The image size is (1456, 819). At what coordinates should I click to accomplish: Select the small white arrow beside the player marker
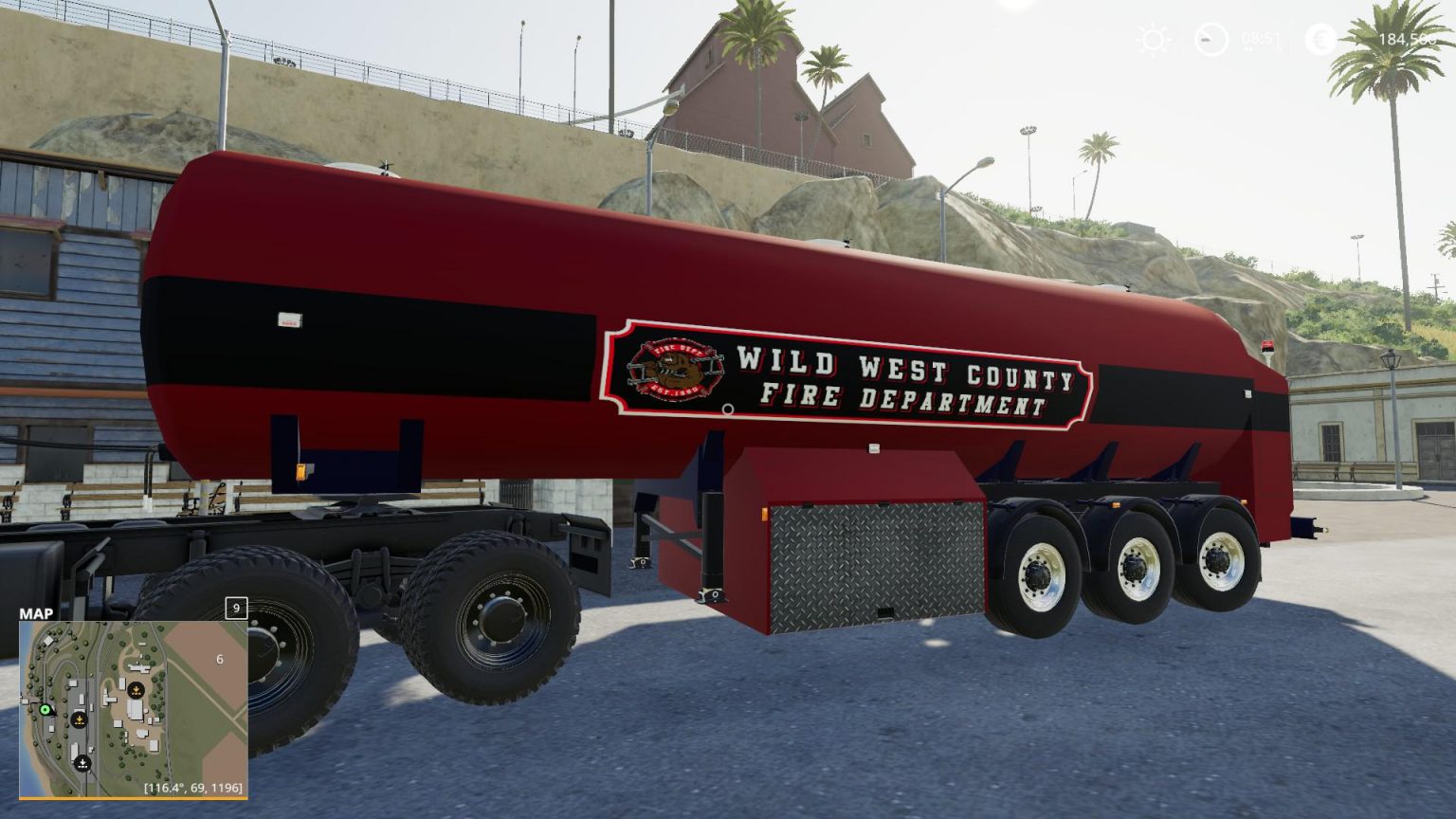tap(55, 714)
